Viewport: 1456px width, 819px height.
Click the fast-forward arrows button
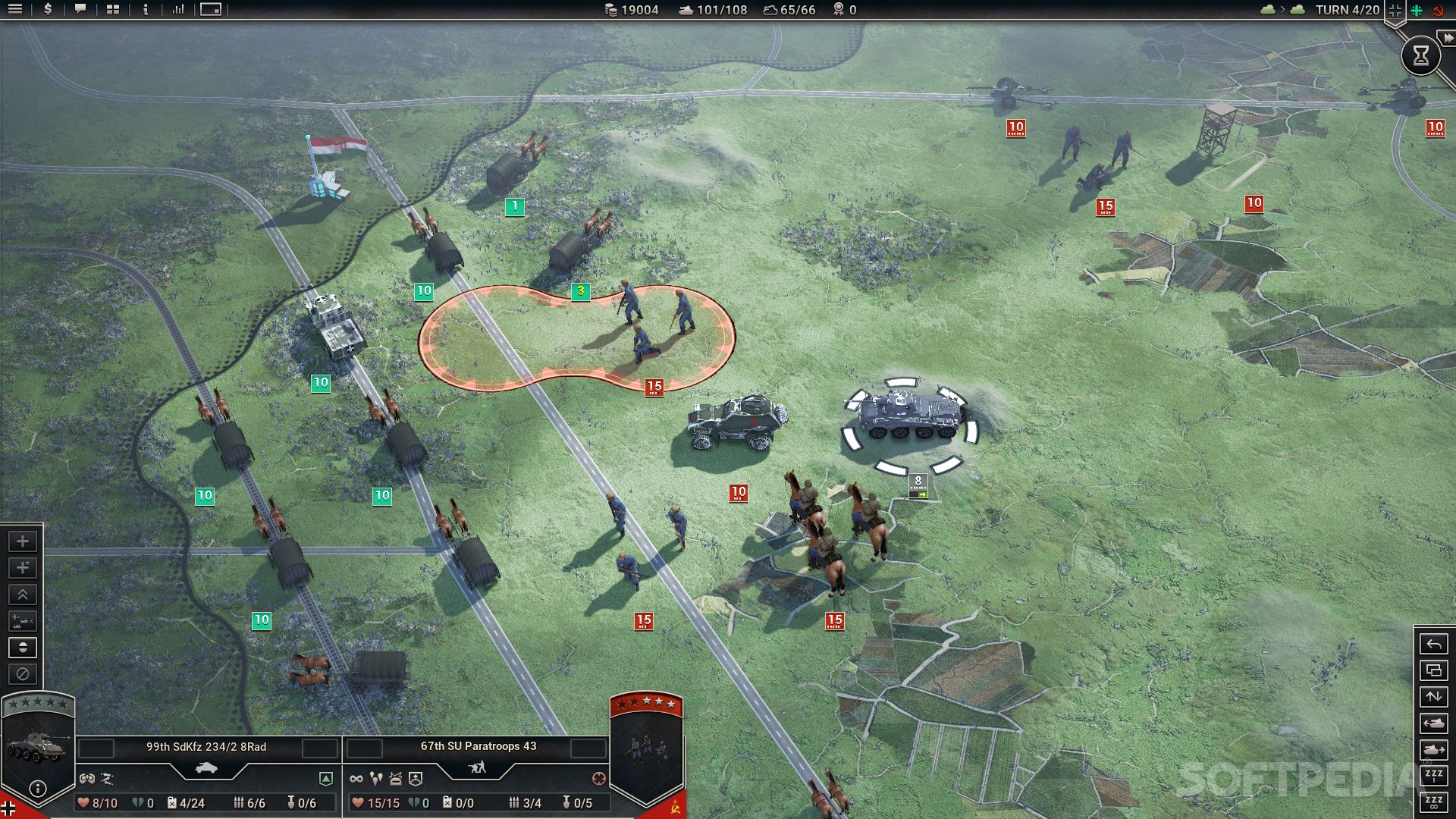pos(1448,38)
